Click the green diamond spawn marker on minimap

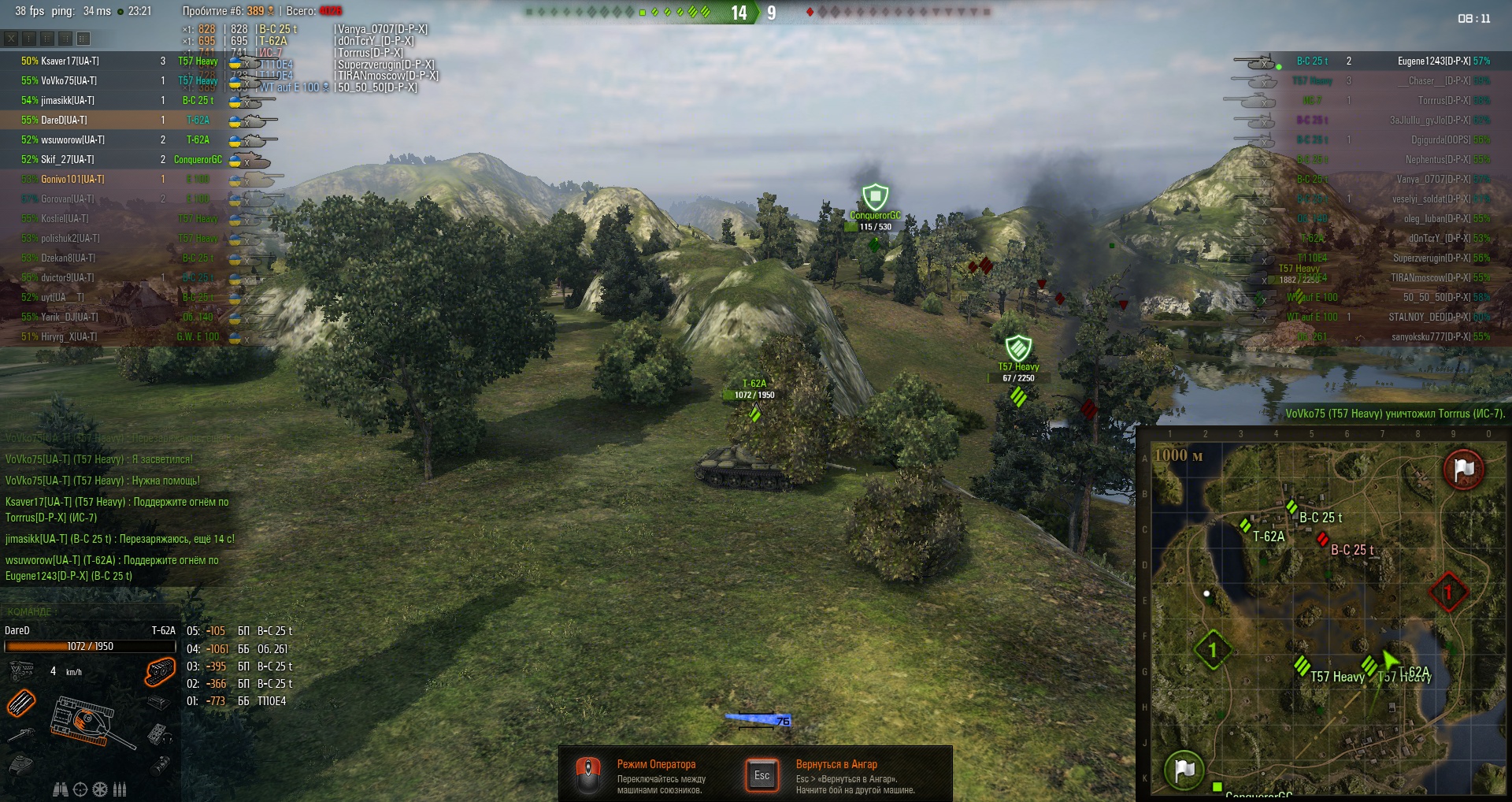(1212, 650)
